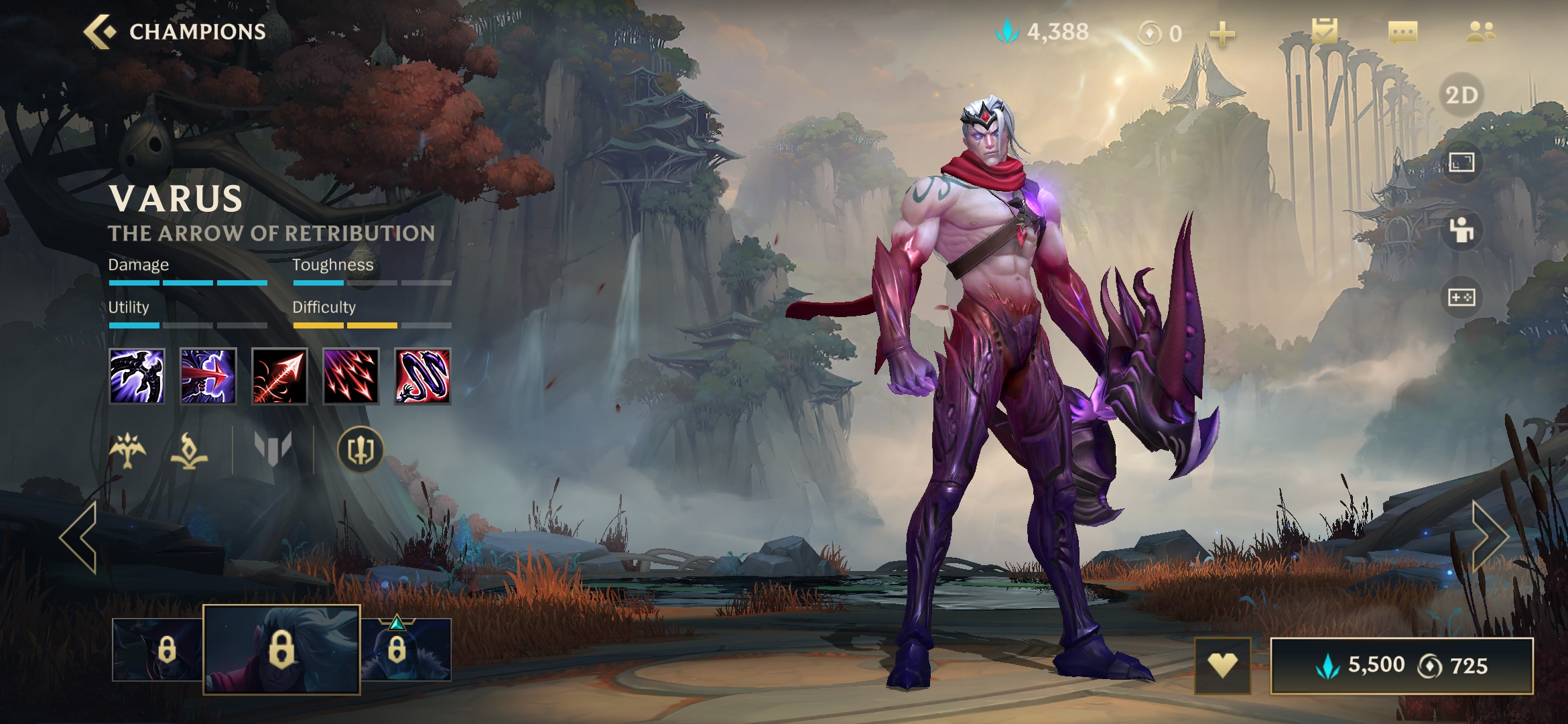Open the friends list icon

click(x=1480, y=32)
